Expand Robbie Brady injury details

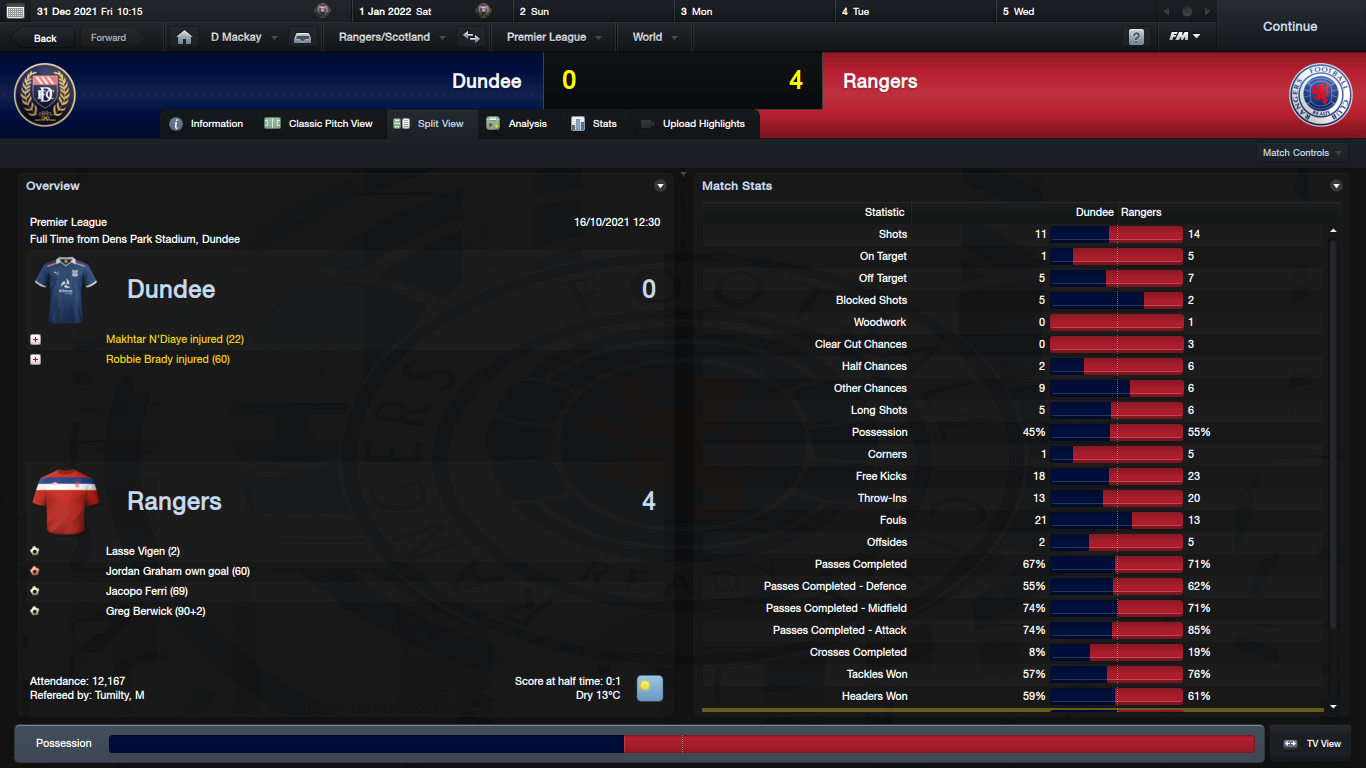pos(36,360)
